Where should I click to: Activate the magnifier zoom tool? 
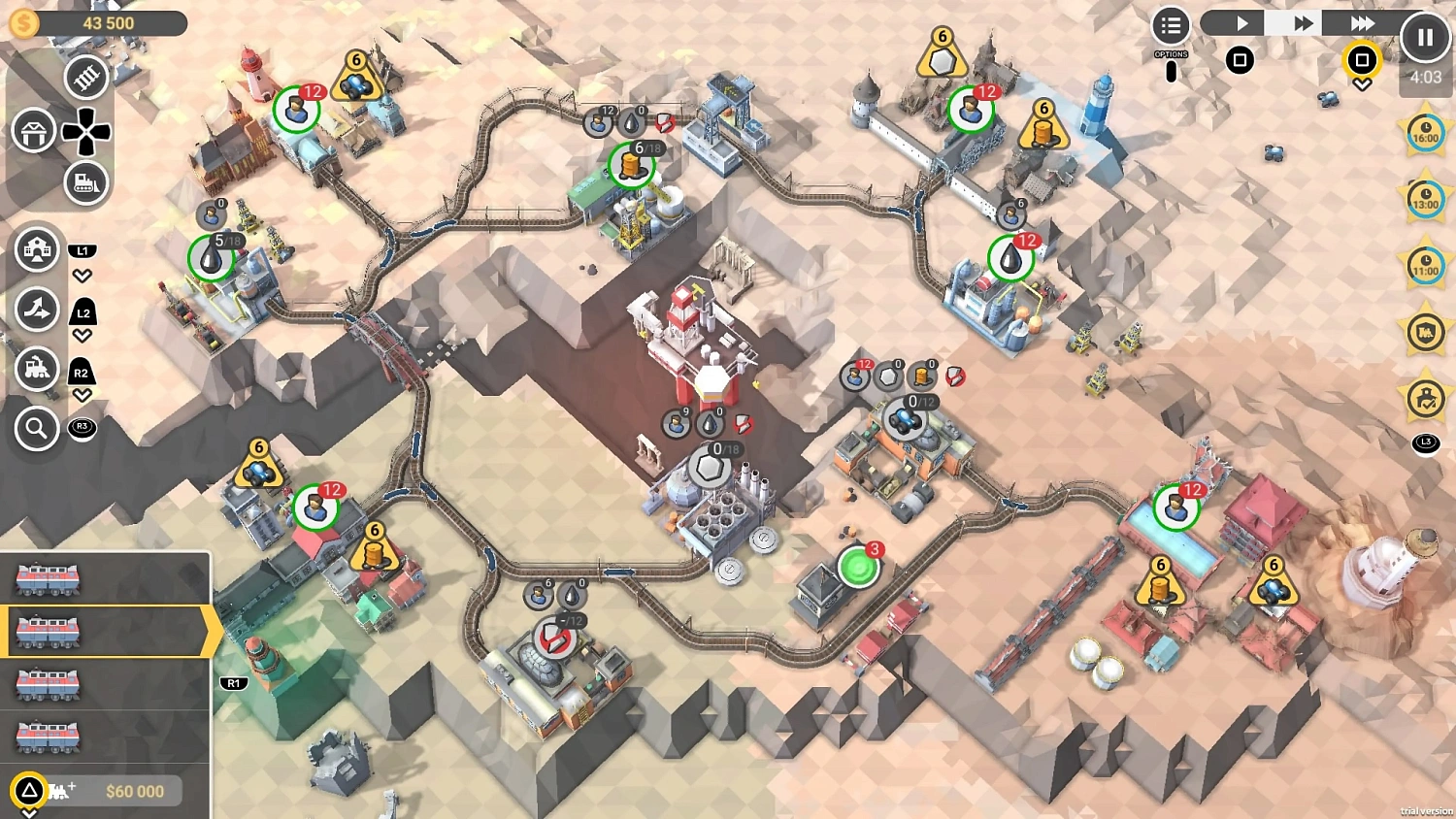point(37,428)
